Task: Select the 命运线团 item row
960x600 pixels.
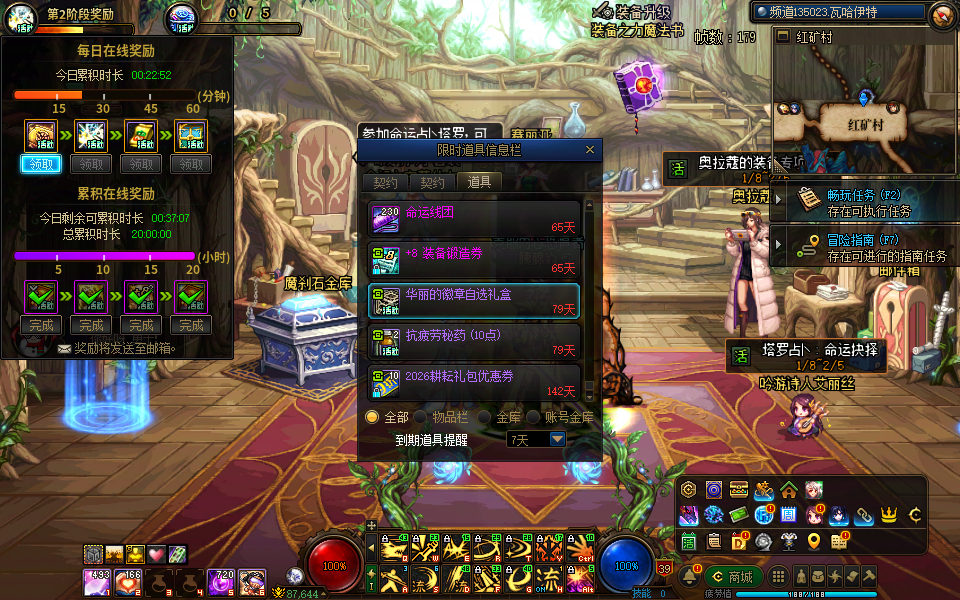Action: tap(474, 218)
